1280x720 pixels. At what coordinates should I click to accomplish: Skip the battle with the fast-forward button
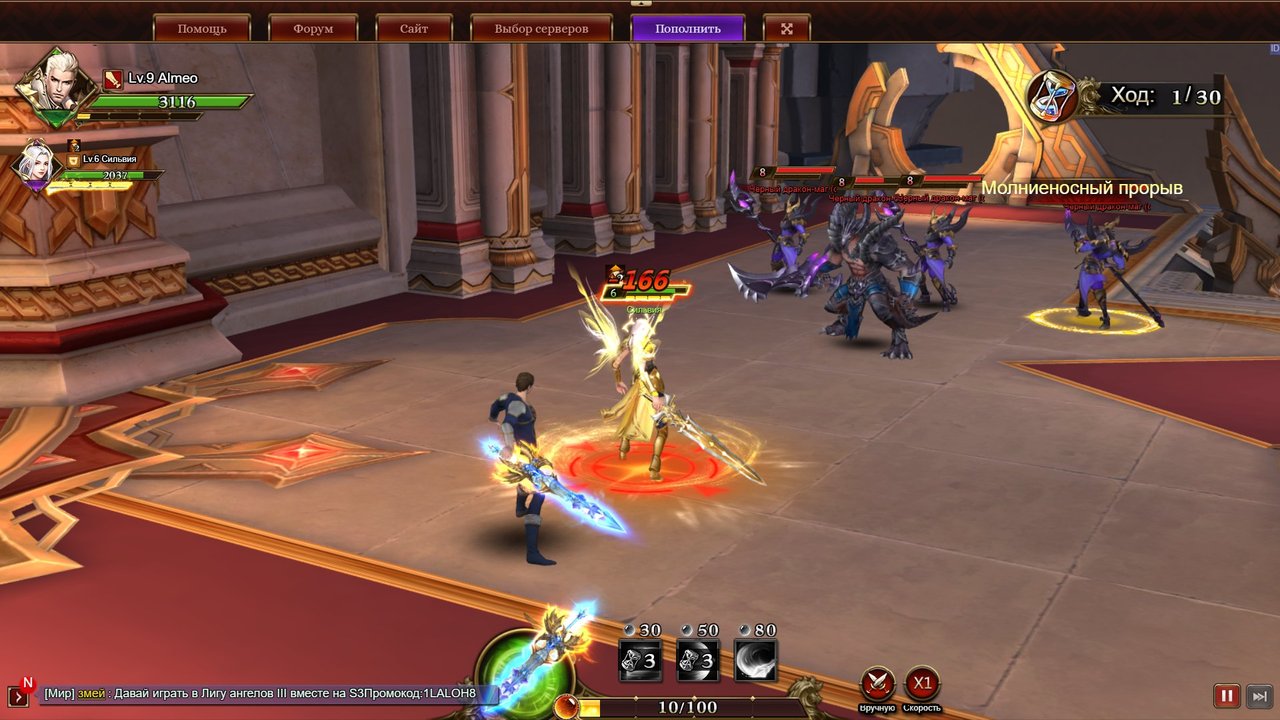click(1260, 696)
